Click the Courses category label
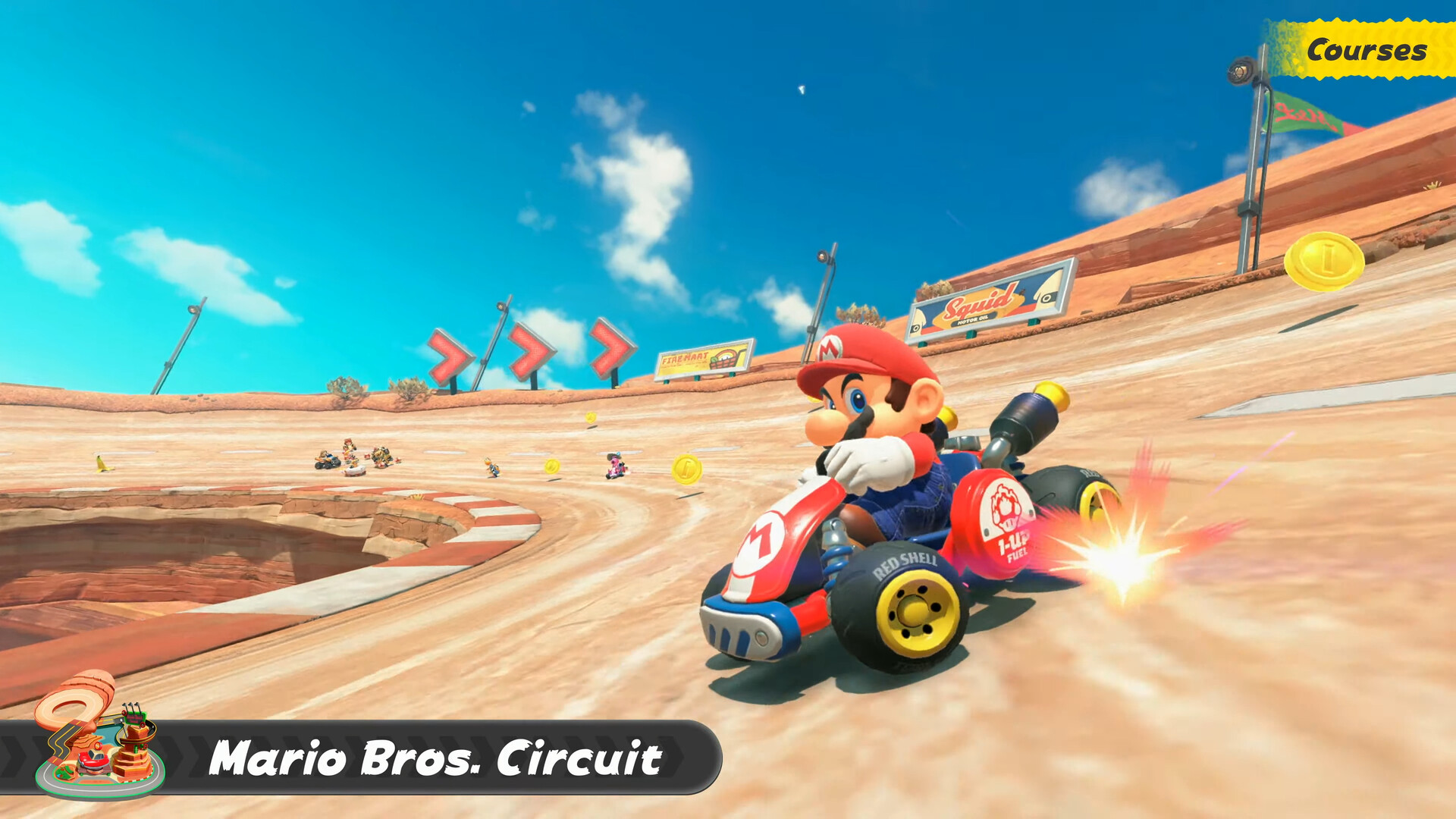The width and height of the screenshot is (1456, 819). tap(1366, 50)
